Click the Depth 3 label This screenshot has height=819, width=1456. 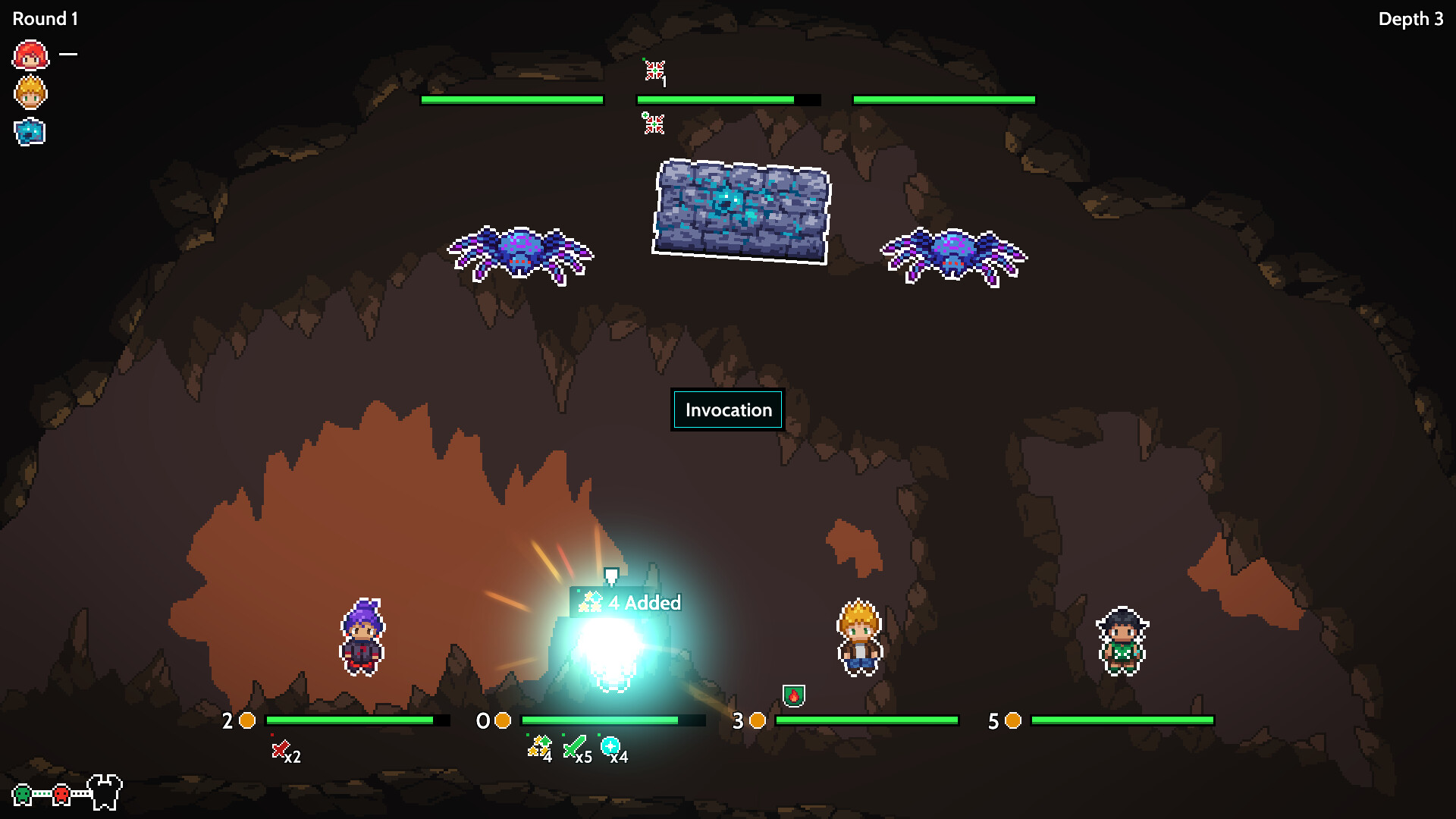click(x=1412, y=19)
